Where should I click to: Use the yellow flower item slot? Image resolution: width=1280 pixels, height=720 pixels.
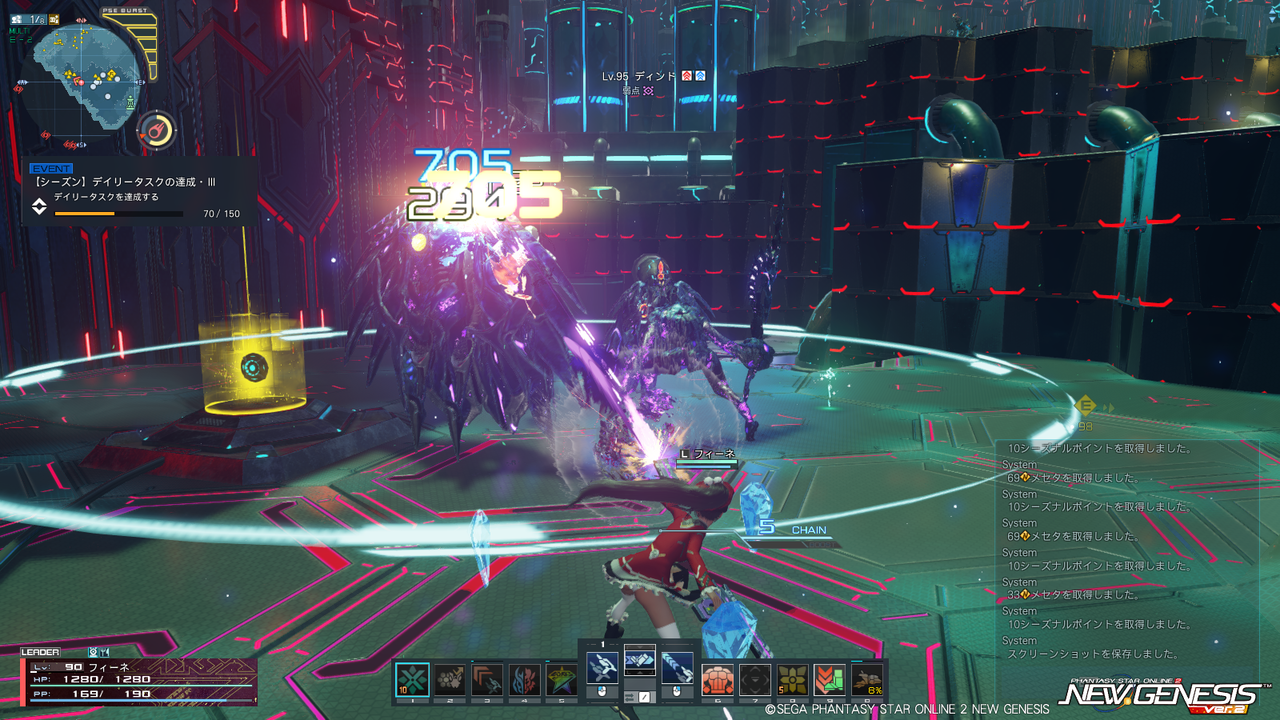click(x=792, y=680)
